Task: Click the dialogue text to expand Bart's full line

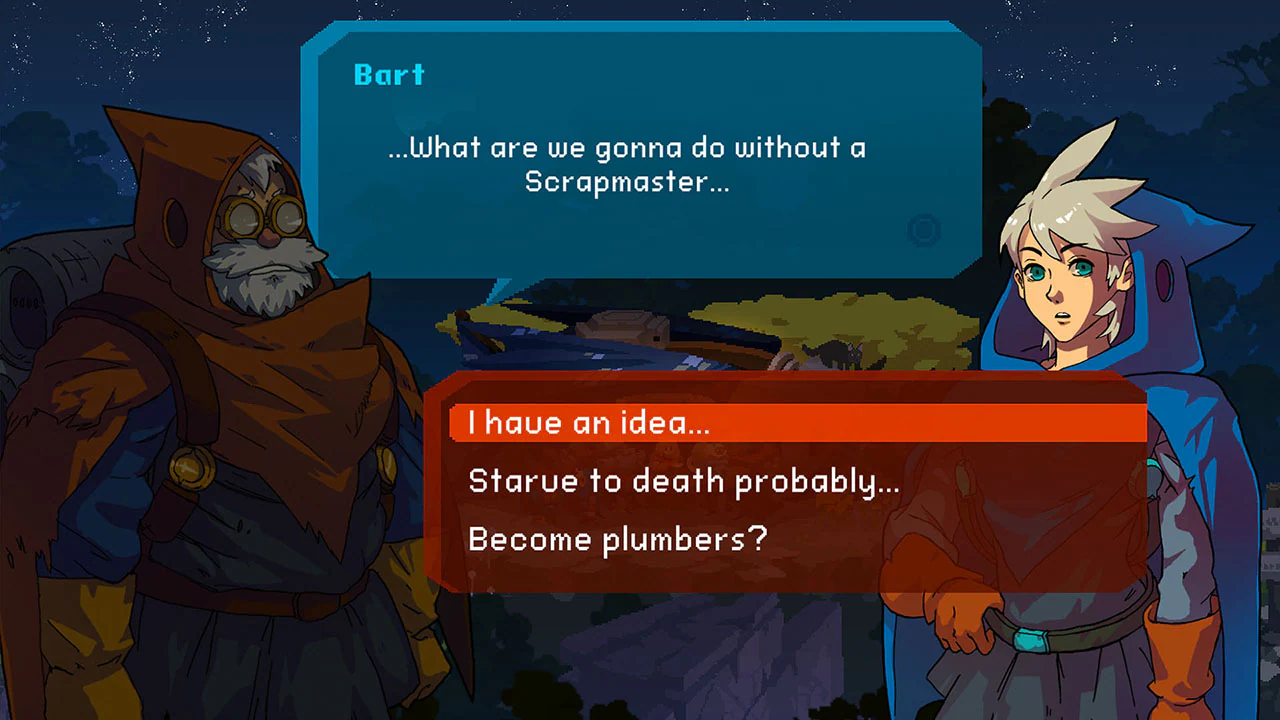Action: tap(627, 165)
